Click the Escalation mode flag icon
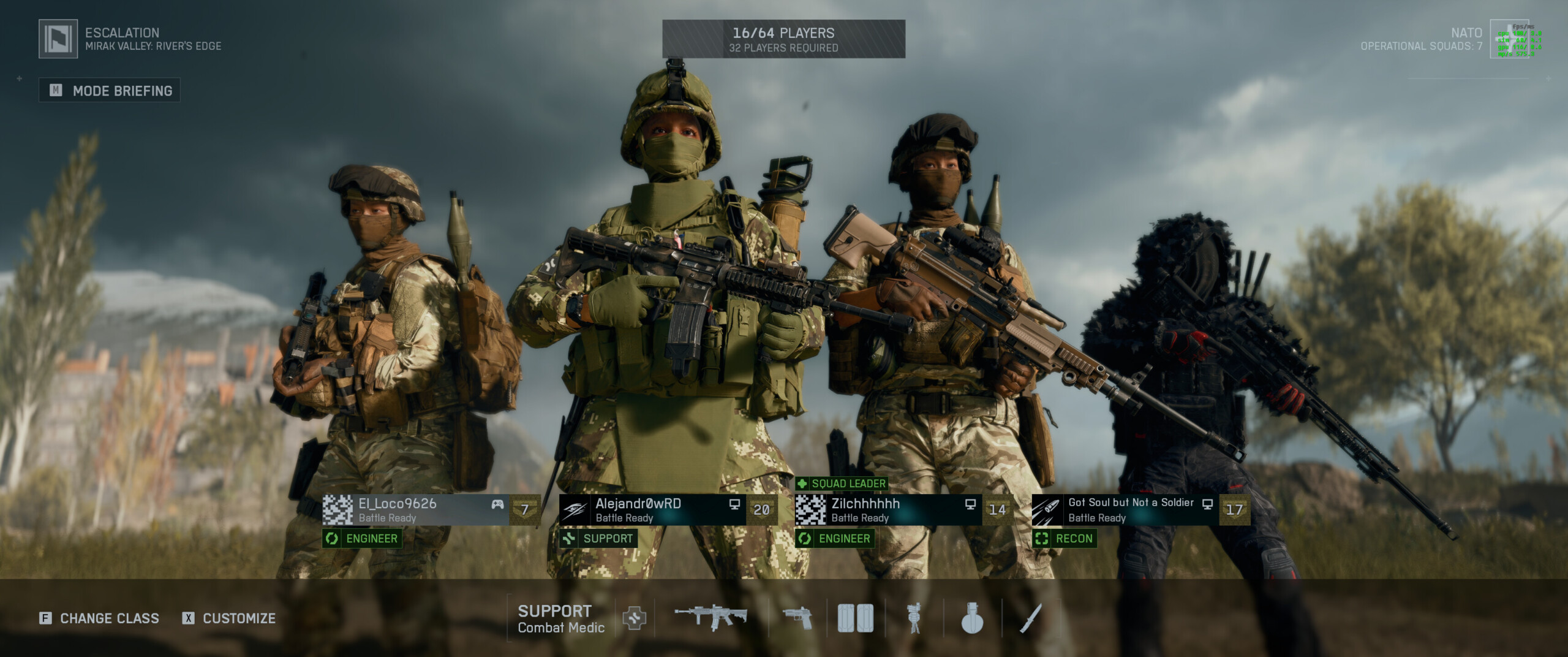 click(58, 39)
